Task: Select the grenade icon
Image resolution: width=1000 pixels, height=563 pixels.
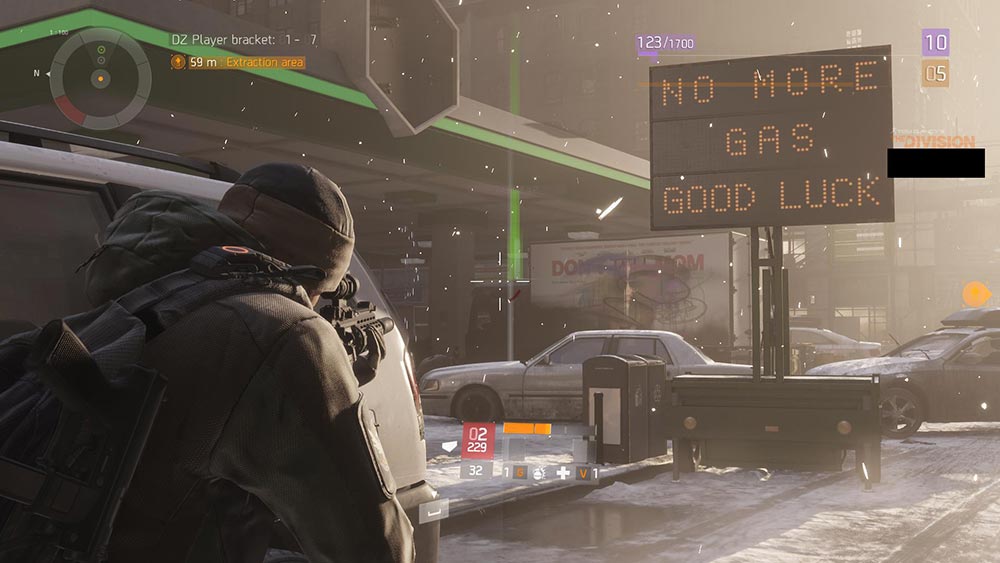Action: (x=537, y=472)
